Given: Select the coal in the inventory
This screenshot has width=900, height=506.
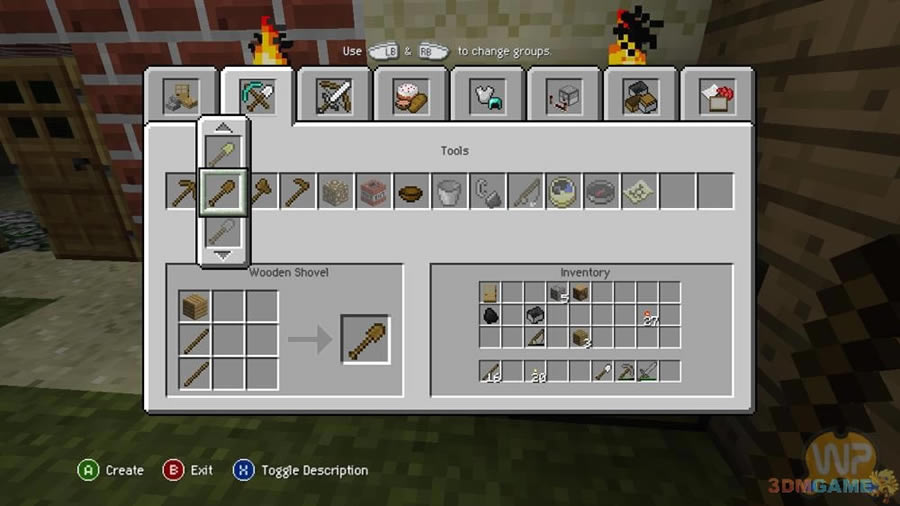Looking at the screenshot, I should pyautogui.click(x=492, y=315).
